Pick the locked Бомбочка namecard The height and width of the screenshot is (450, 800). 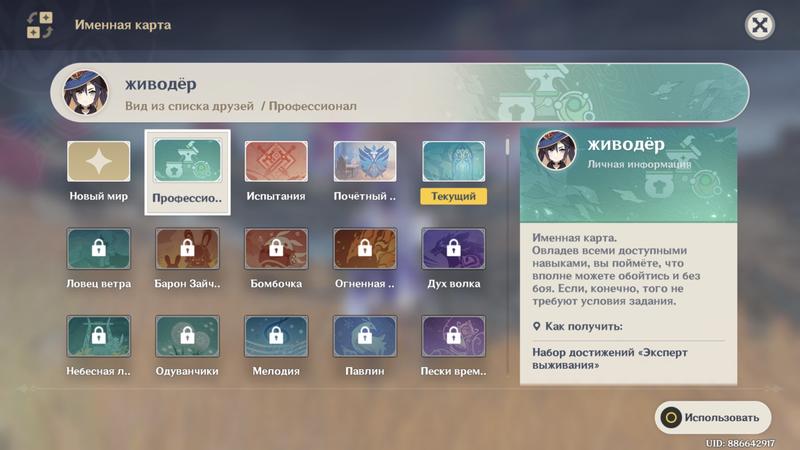tap(276, 249)
